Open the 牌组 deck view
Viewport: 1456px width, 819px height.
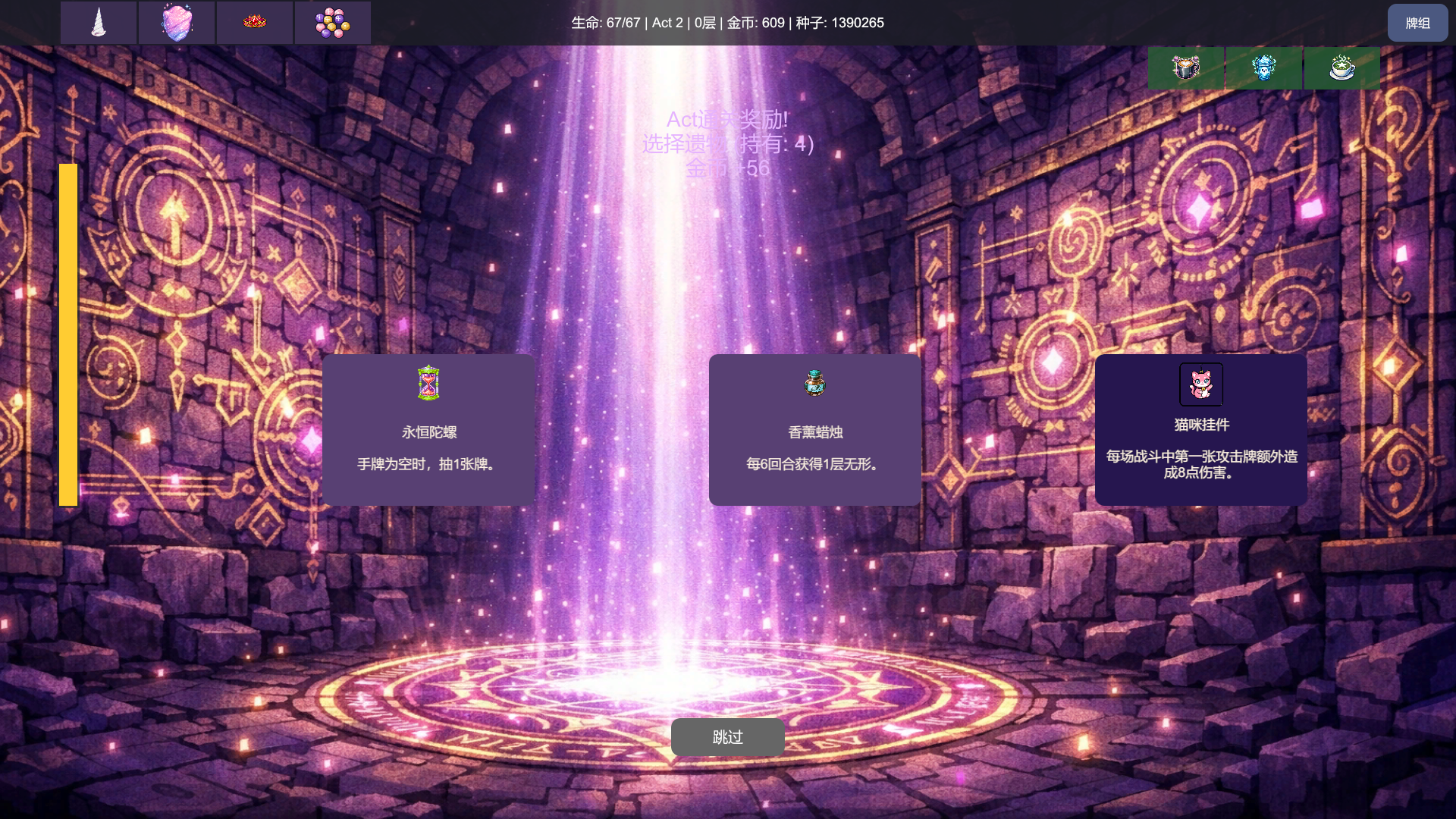coord(1417,23)
